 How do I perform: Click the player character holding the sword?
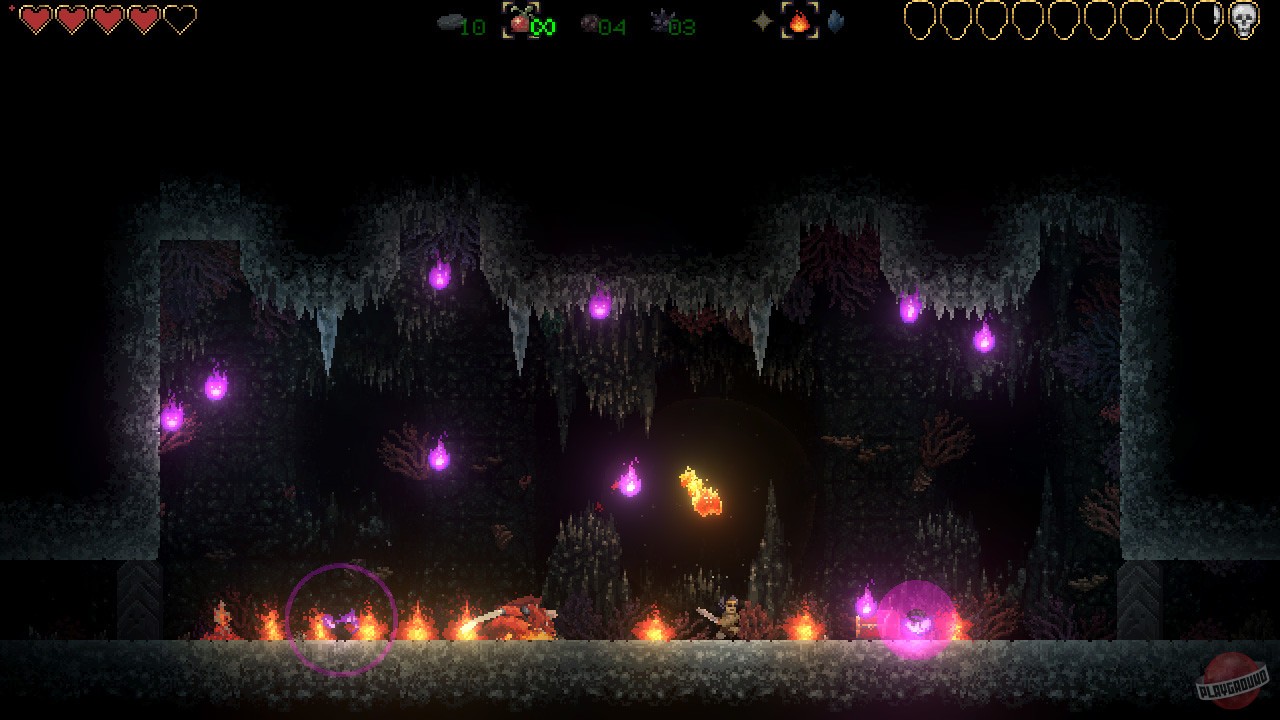(x=729, y=615)
